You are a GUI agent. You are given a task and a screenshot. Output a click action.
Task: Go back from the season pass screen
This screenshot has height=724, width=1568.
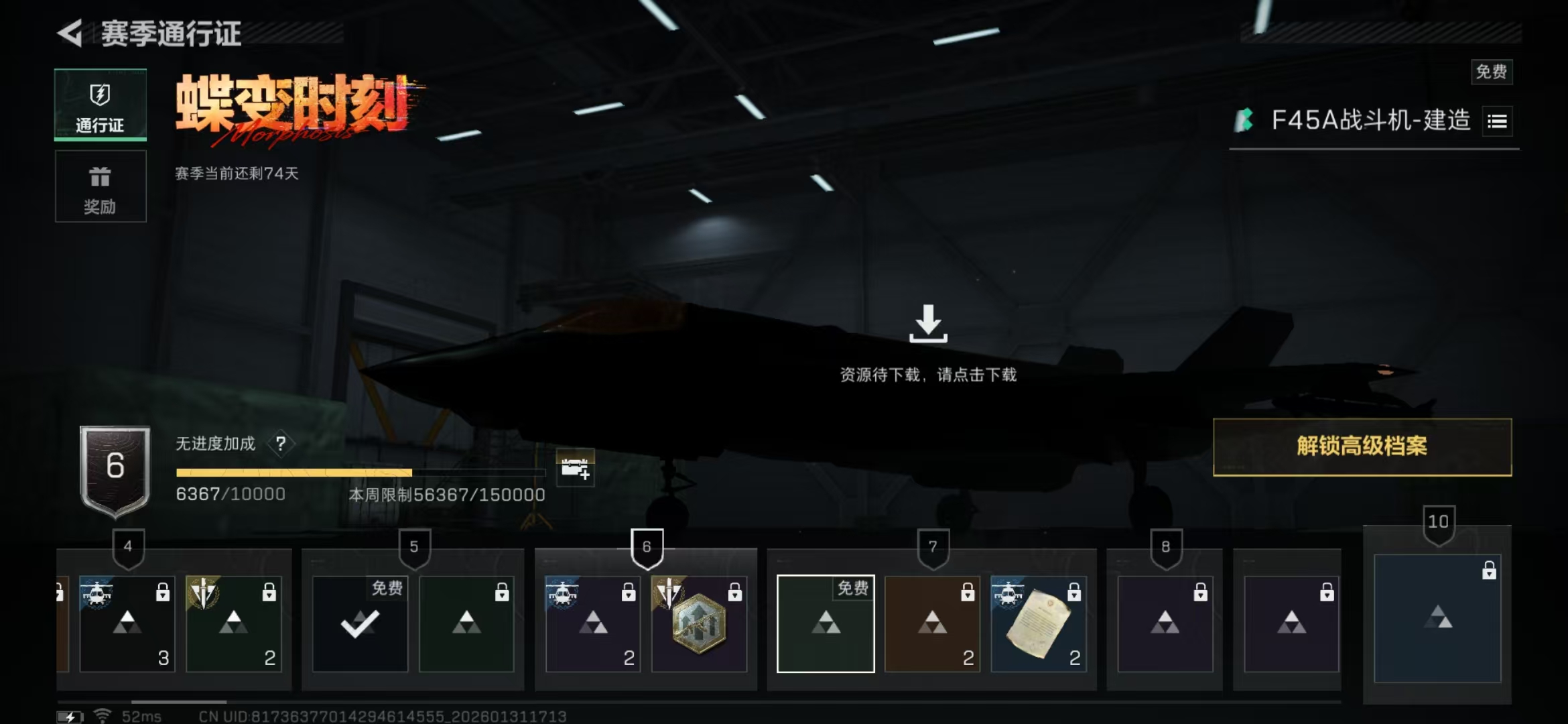pos(70,34)
